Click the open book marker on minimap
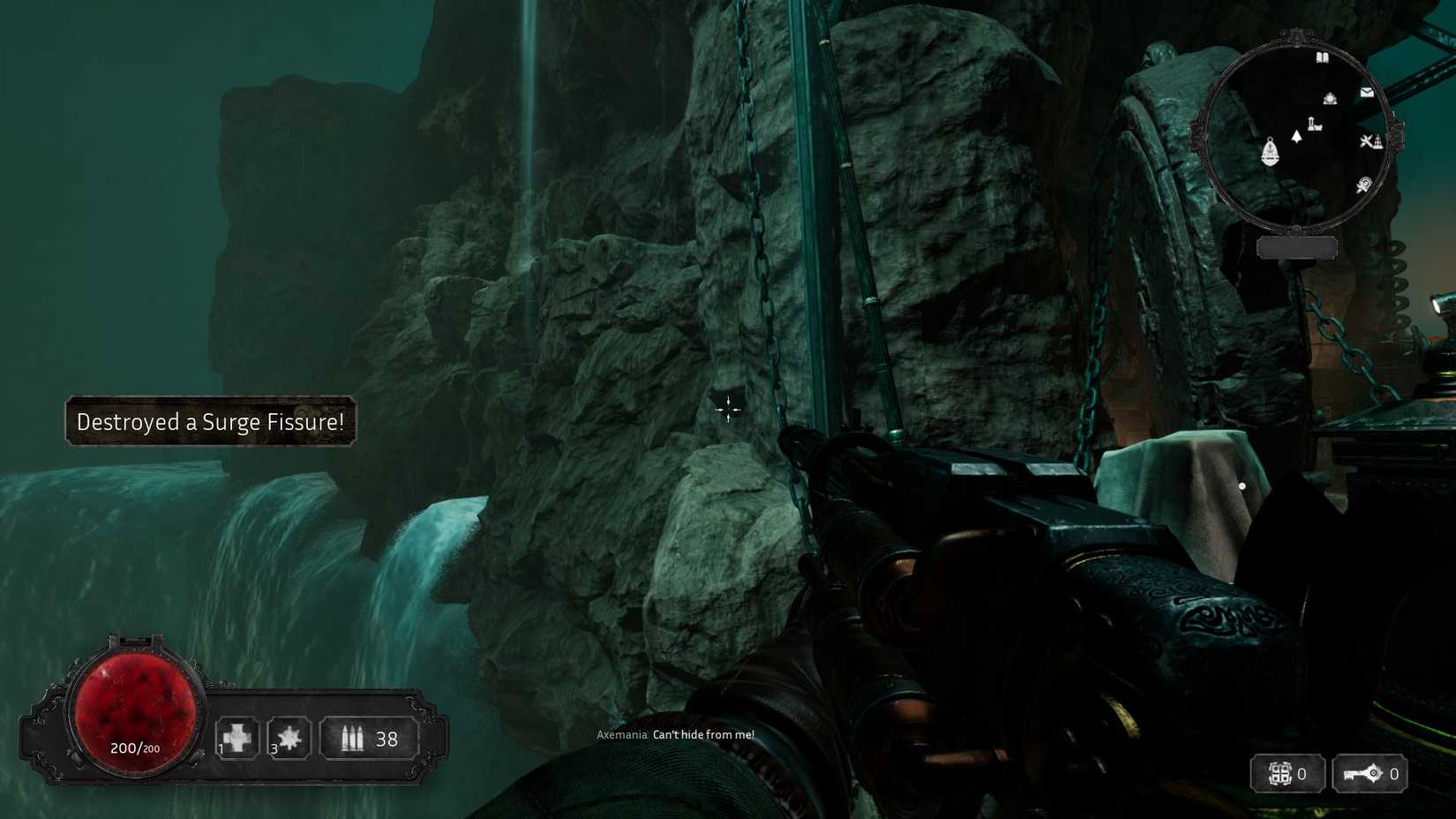This screenshot has height=819, width=1456. [1322, 58]
